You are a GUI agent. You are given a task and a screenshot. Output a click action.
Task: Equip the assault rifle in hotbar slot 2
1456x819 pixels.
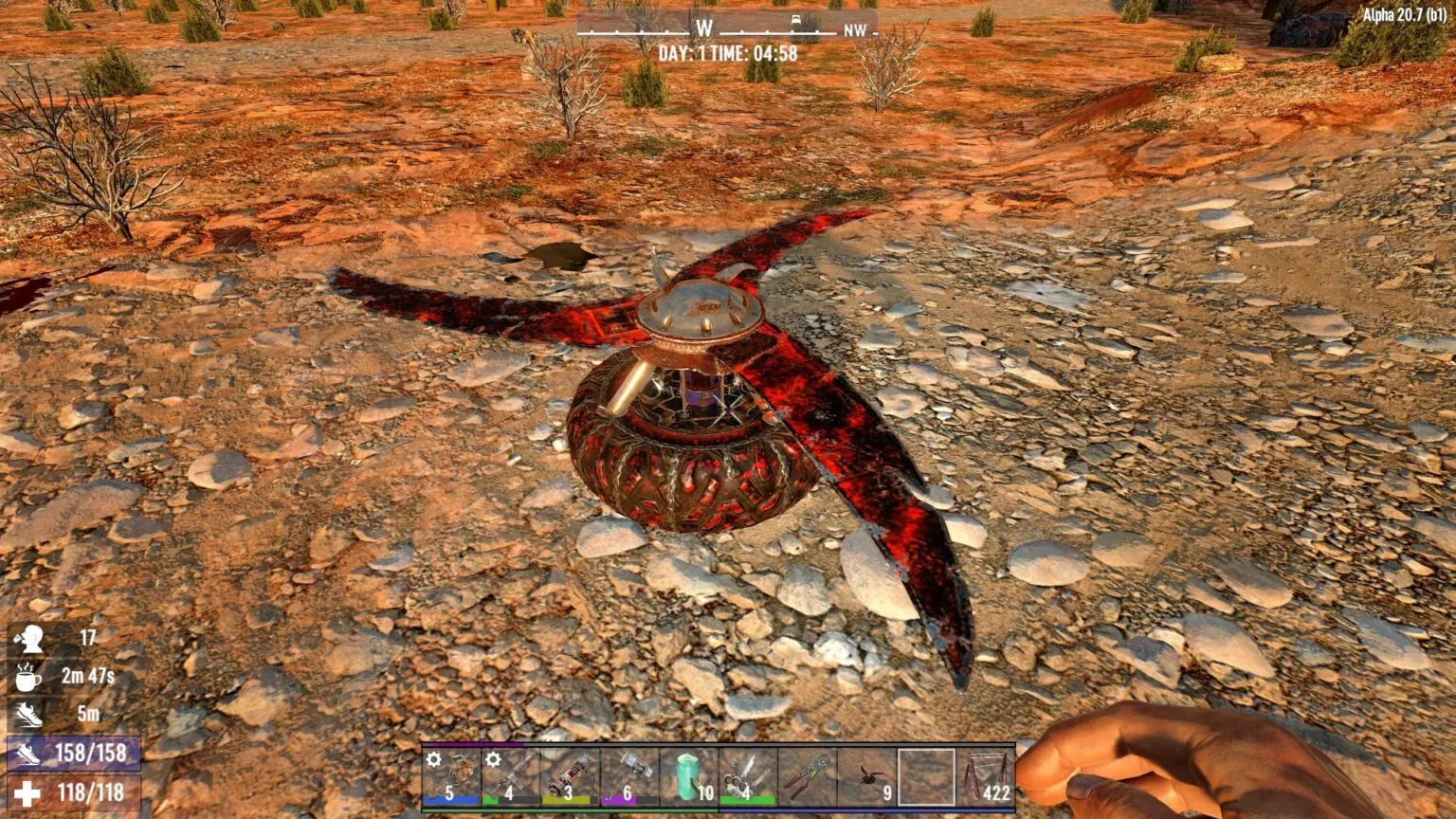point(510,777)
